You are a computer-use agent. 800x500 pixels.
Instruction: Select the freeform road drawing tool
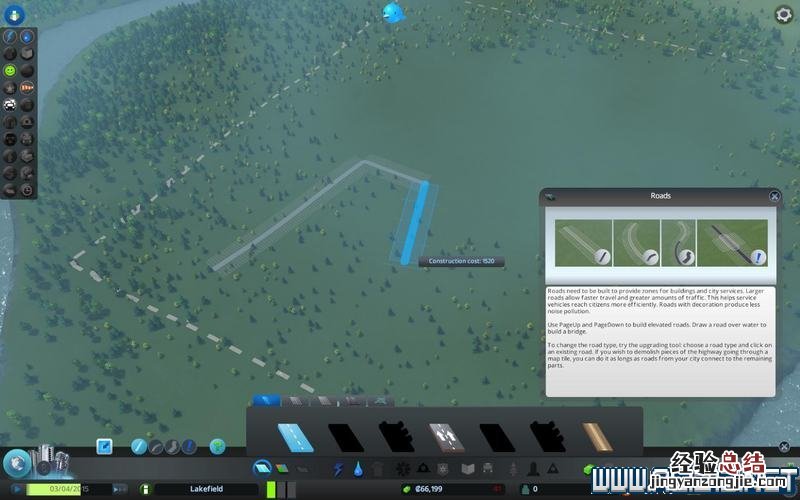point(172,446)
